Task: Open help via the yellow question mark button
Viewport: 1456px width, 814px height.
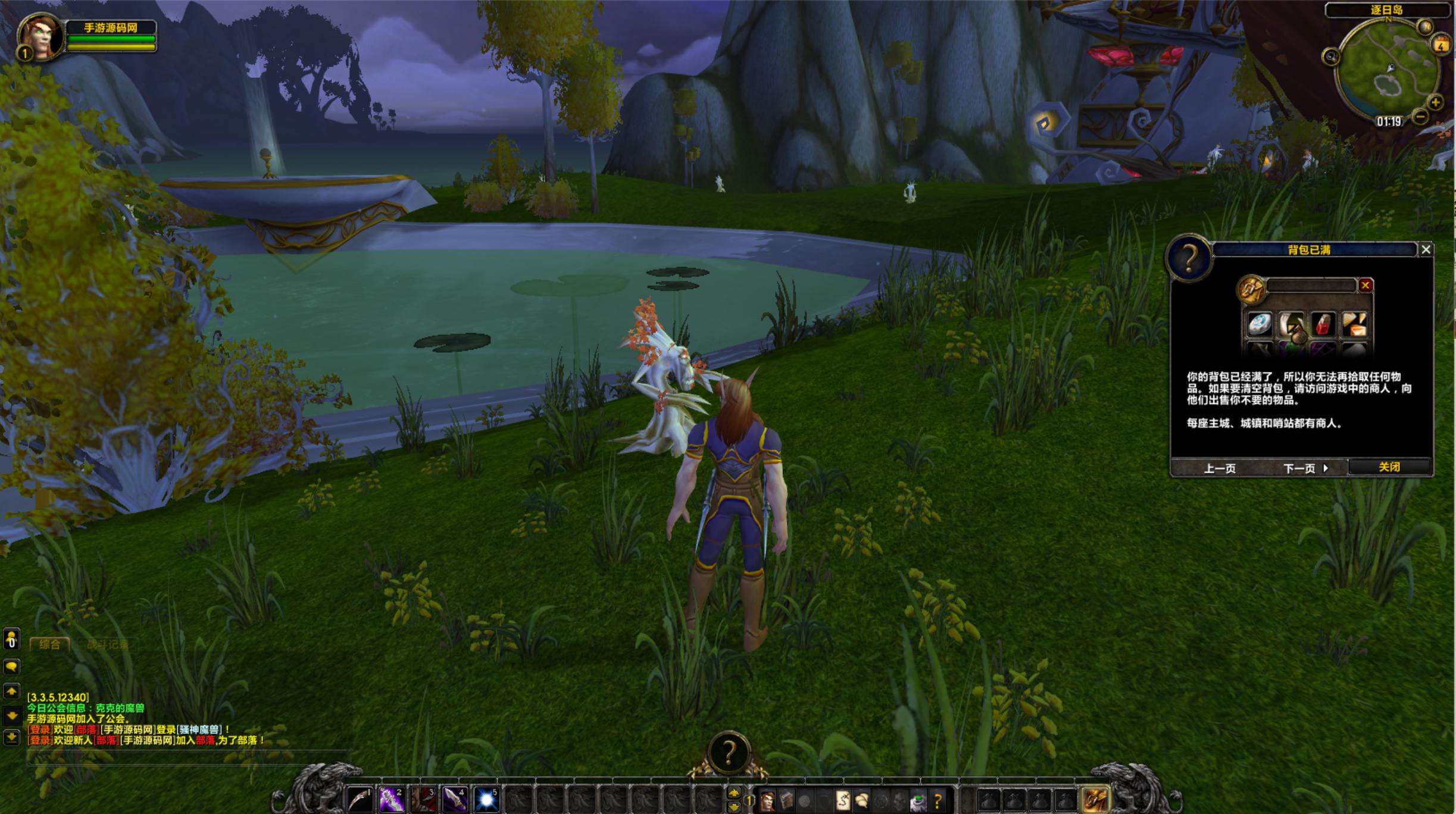Action: click(x=938, y=802)
